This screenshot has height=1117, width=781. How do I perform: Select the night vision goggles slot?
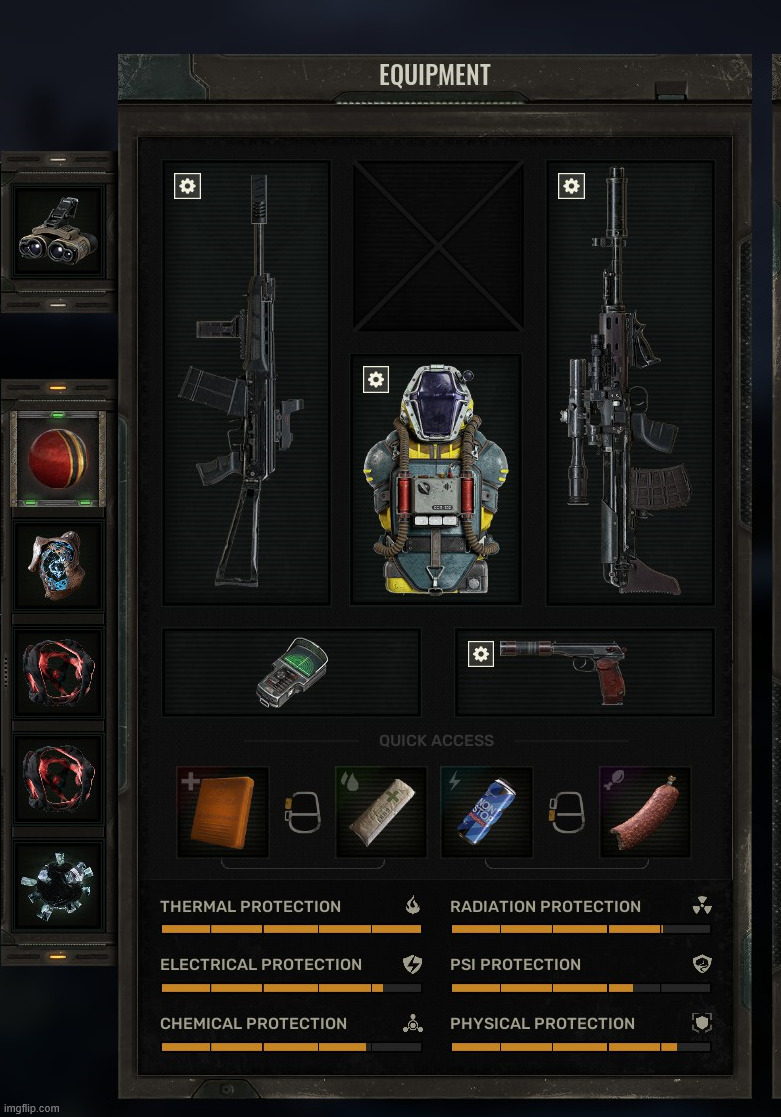(58, 233)
